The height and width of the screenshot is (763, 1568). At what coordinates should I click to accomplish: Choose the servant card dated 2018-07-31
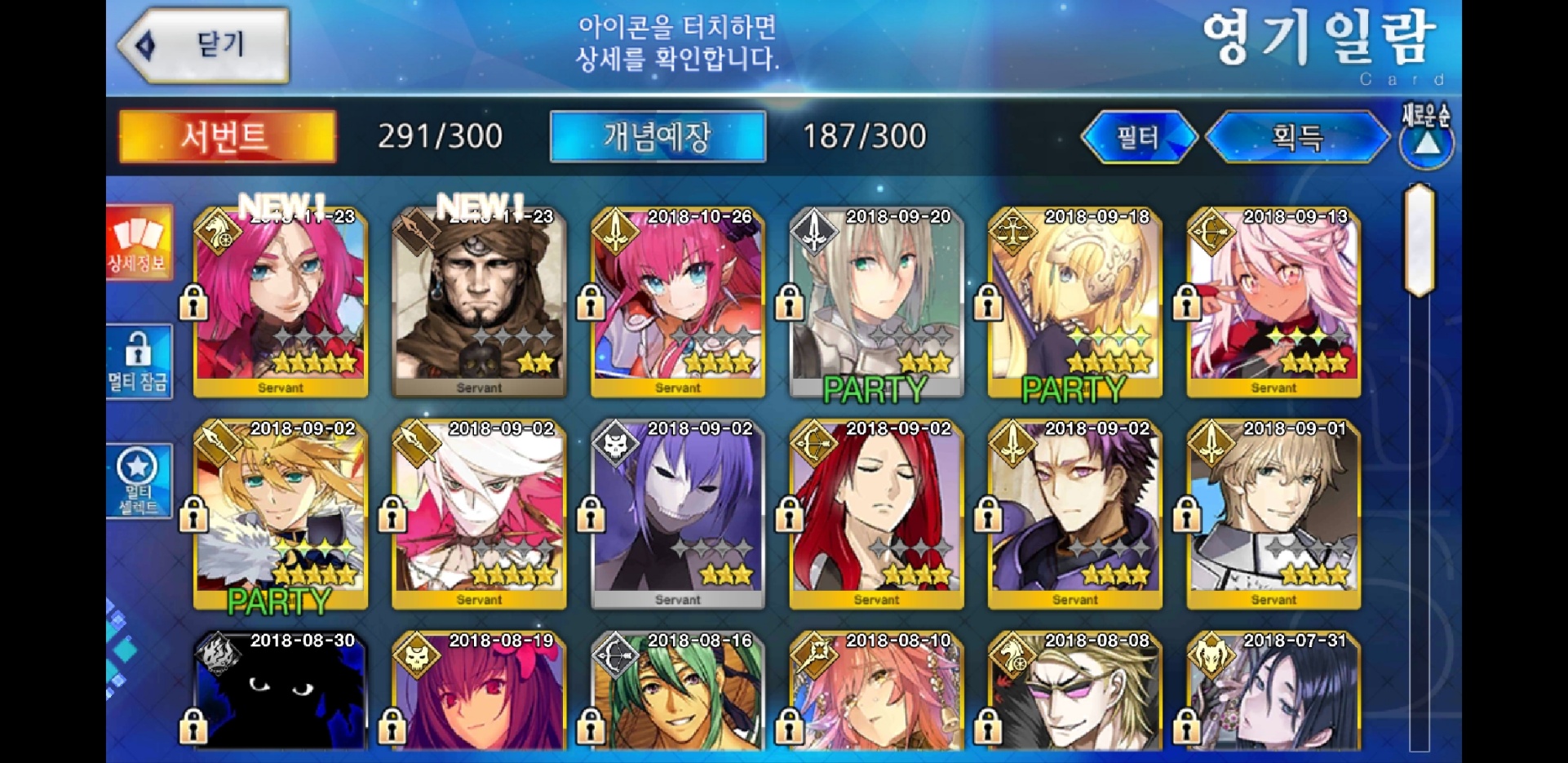click(x=1273, y=692)
